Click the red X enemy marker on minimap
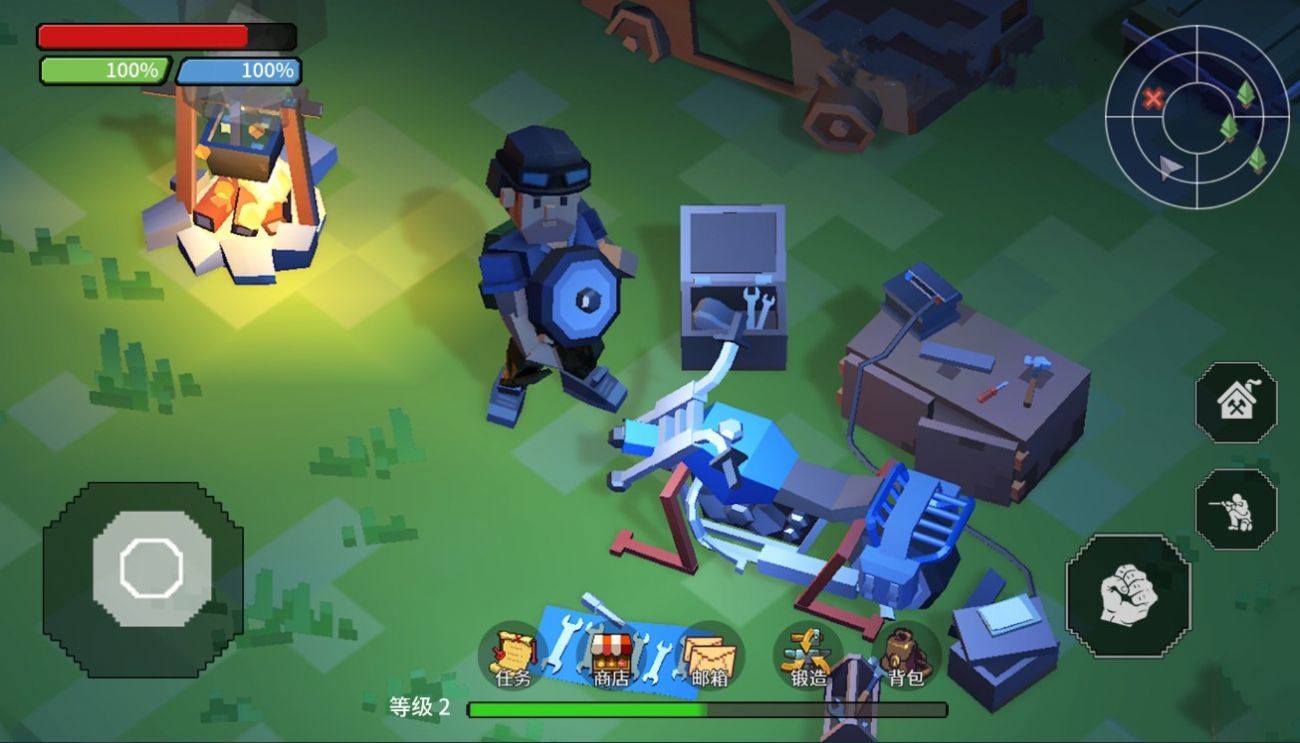 click(1152, 99)
